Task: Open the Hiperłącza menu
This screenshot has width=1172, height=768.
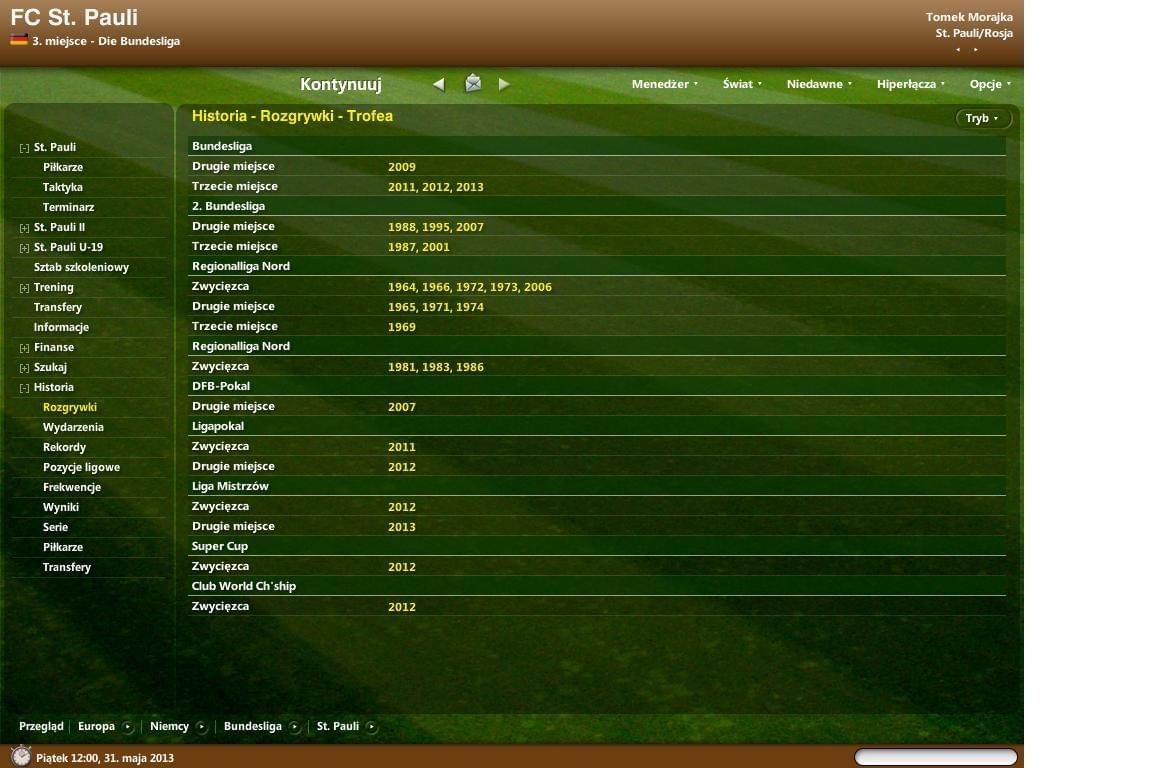Action: point(911,85)
